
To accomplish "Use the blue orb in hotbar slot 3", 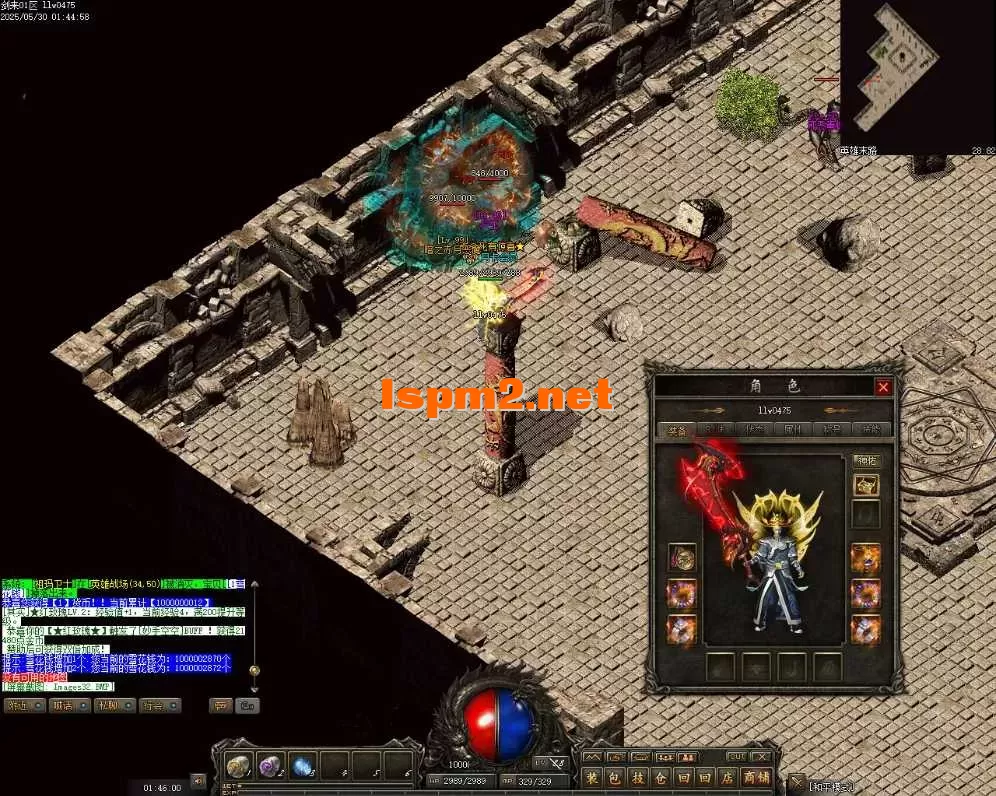I will (303, 766).
